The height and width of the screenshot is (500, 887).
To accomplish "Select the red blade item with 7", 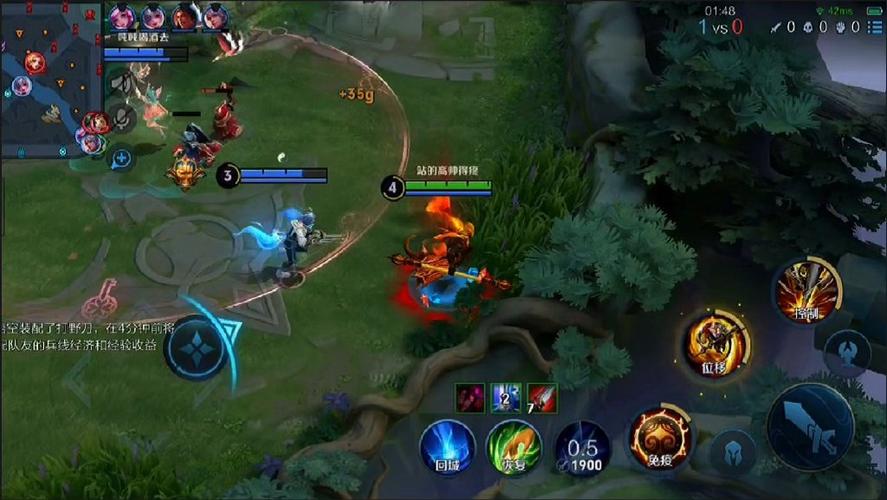I will [543, 397].
